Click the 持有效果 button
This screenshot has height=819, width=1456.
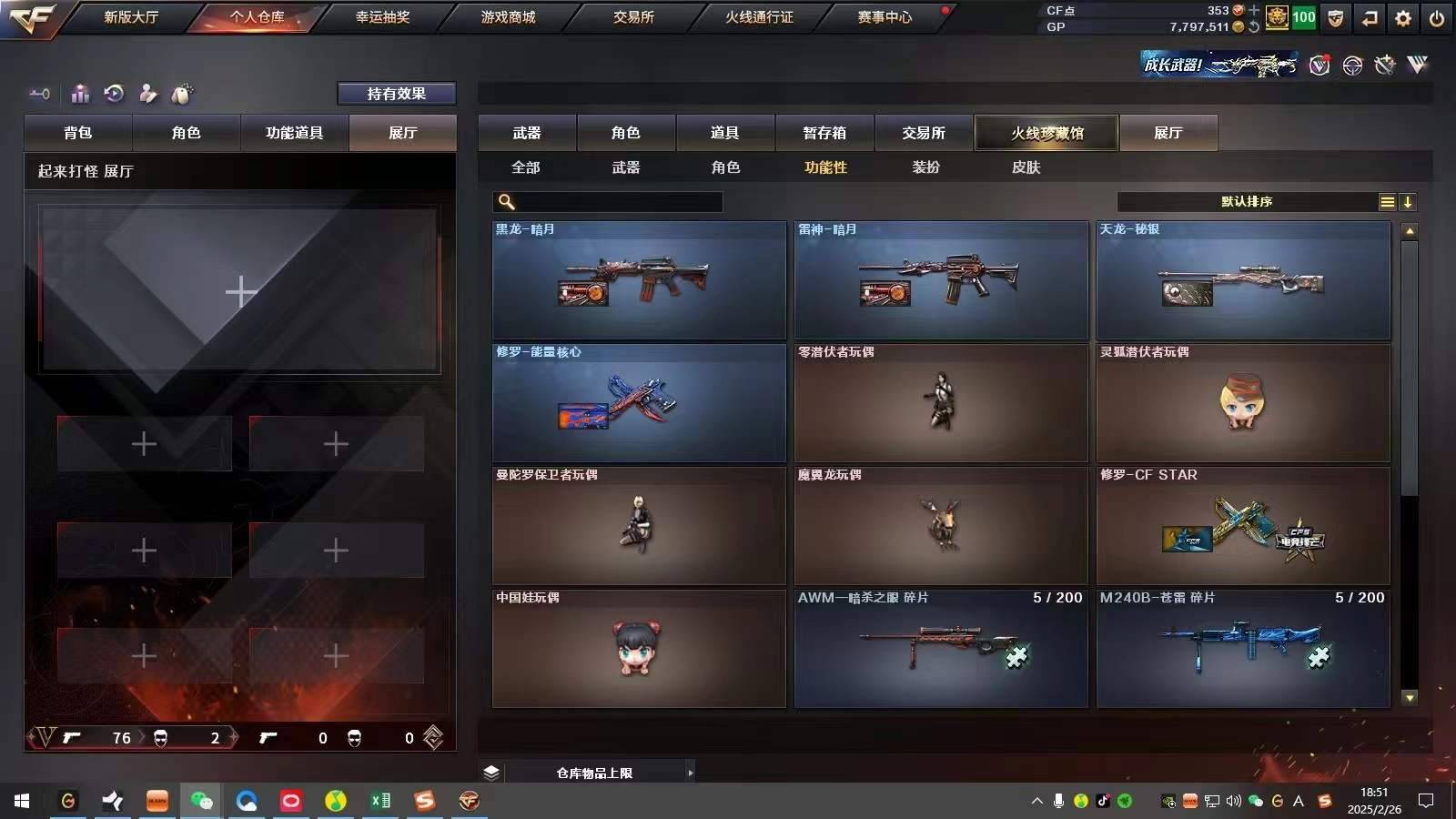pos(397,93)
